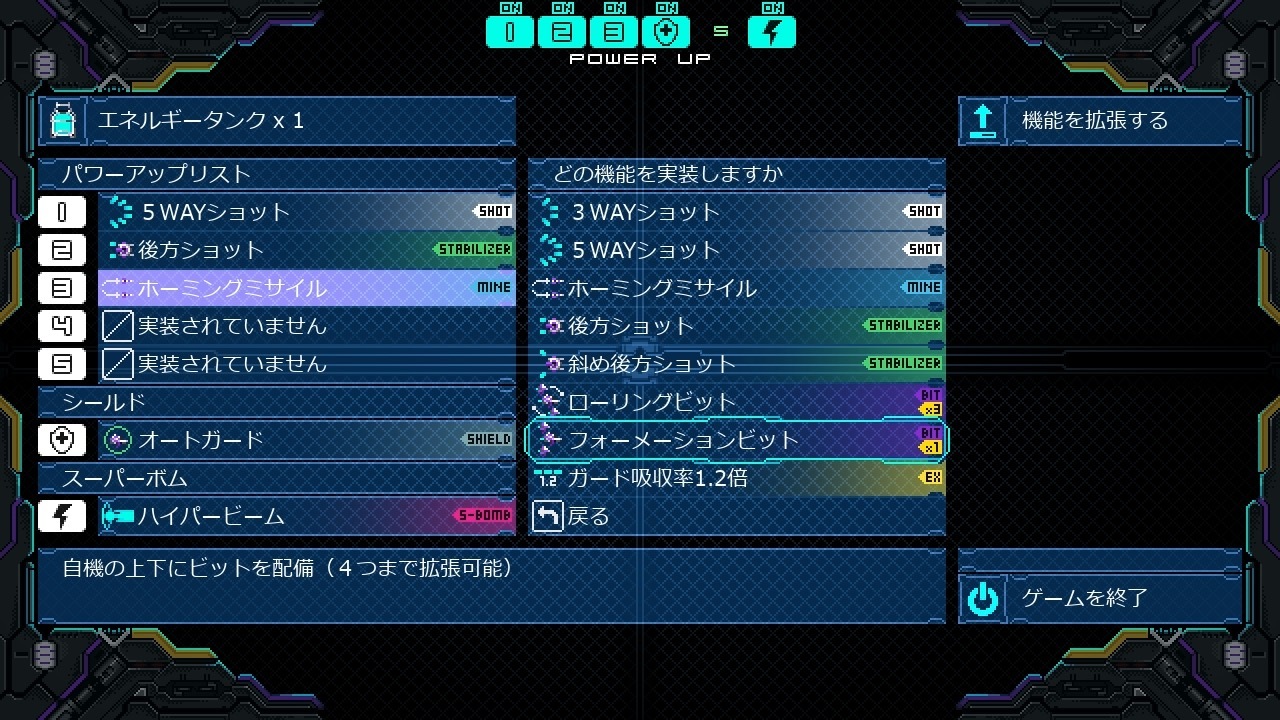Click the slot 1 number icon
Viewport: 1280px width, 720px height.
click(62, 211)
